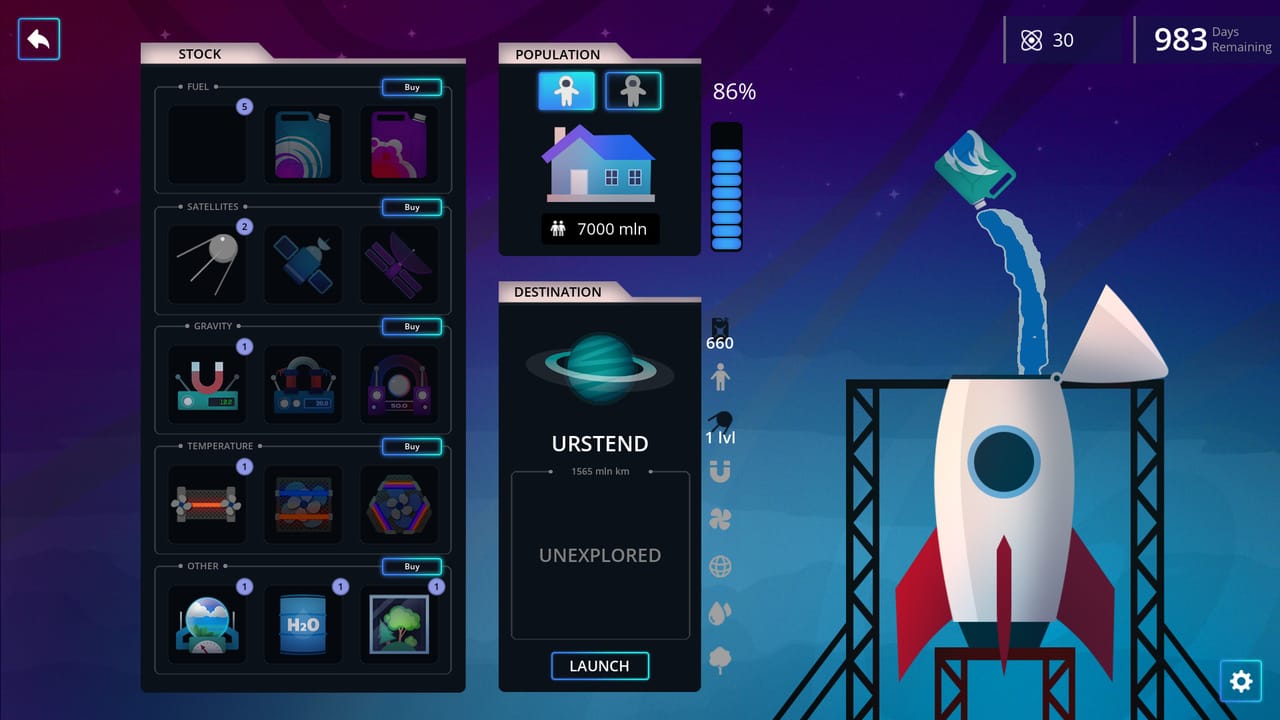The image size is (1280, 720).
Task: Select the Sputnik-style satellite in Satellites stock
Action: pyautogui.click(x=207, y=264)
